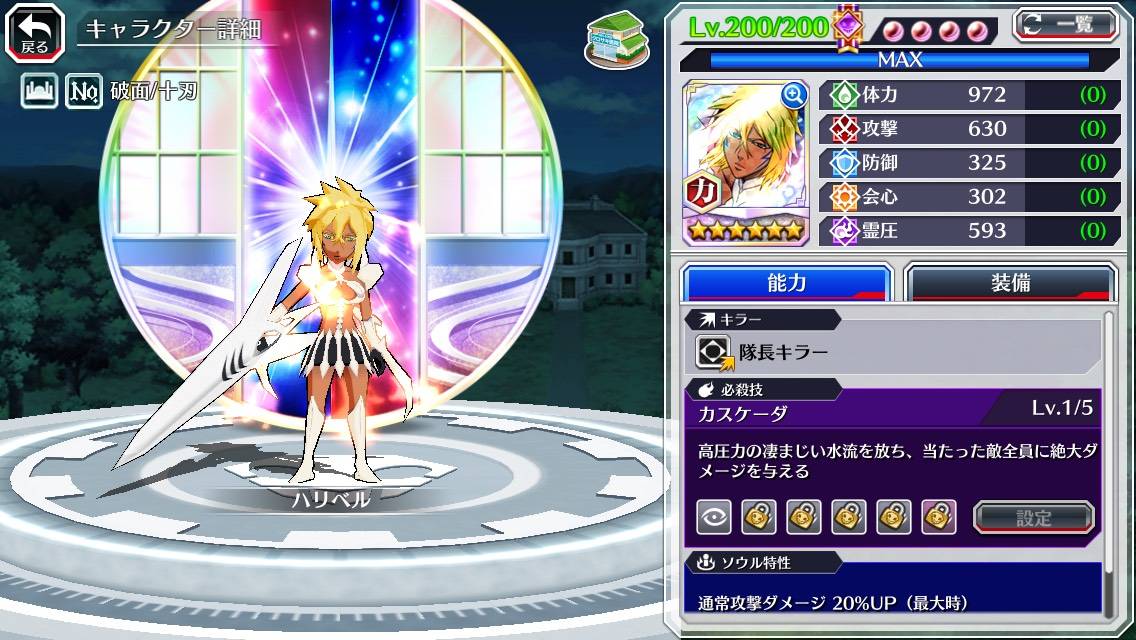Click the 設定 button for special move

click(1034, 517)
